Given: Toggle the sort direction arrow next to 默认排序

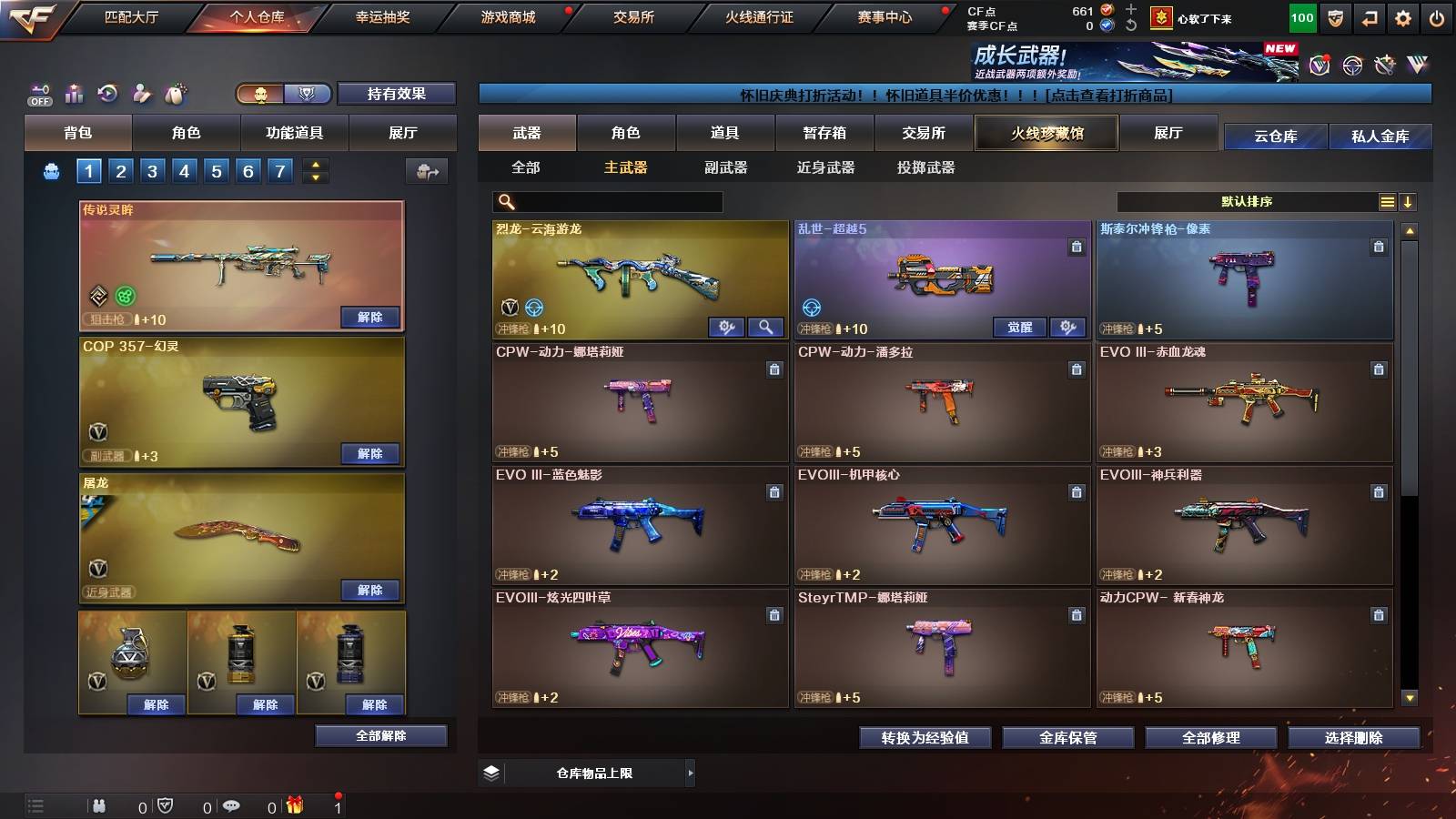Looking at the screenshot, I should pyautogui.click(x=1409, y=200).
